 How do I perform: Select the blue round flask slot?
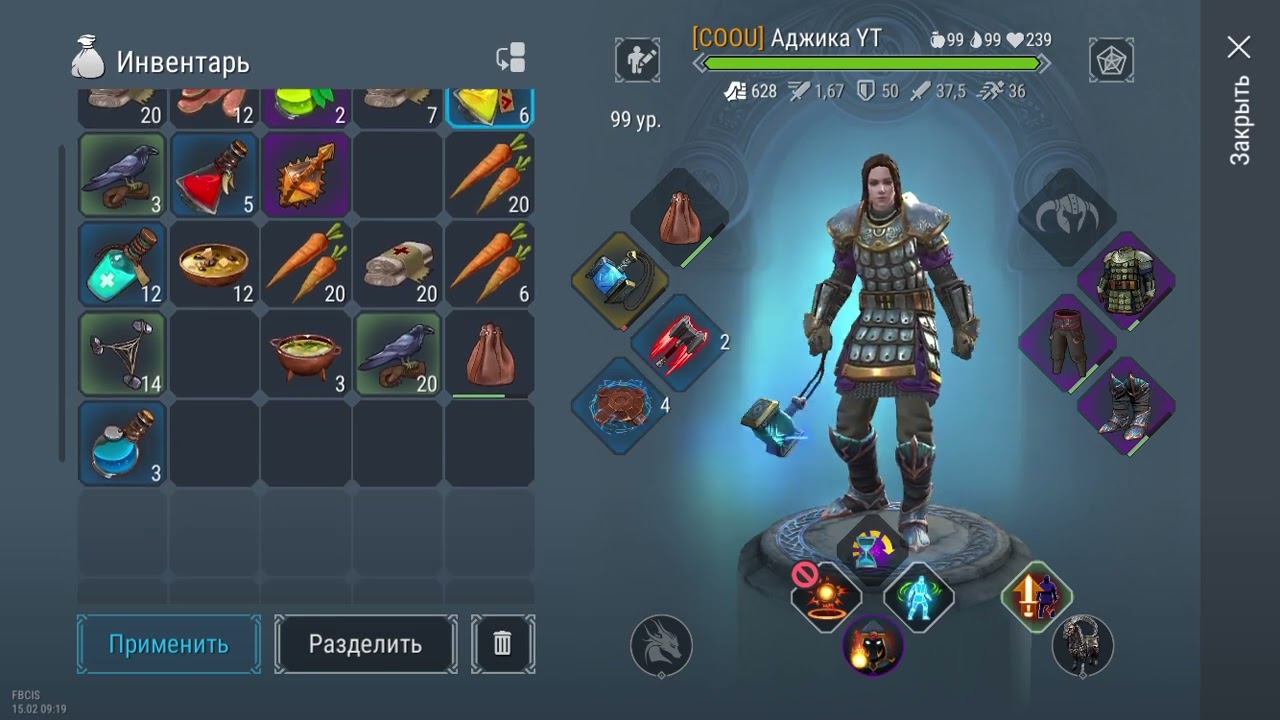pos(122,443)
